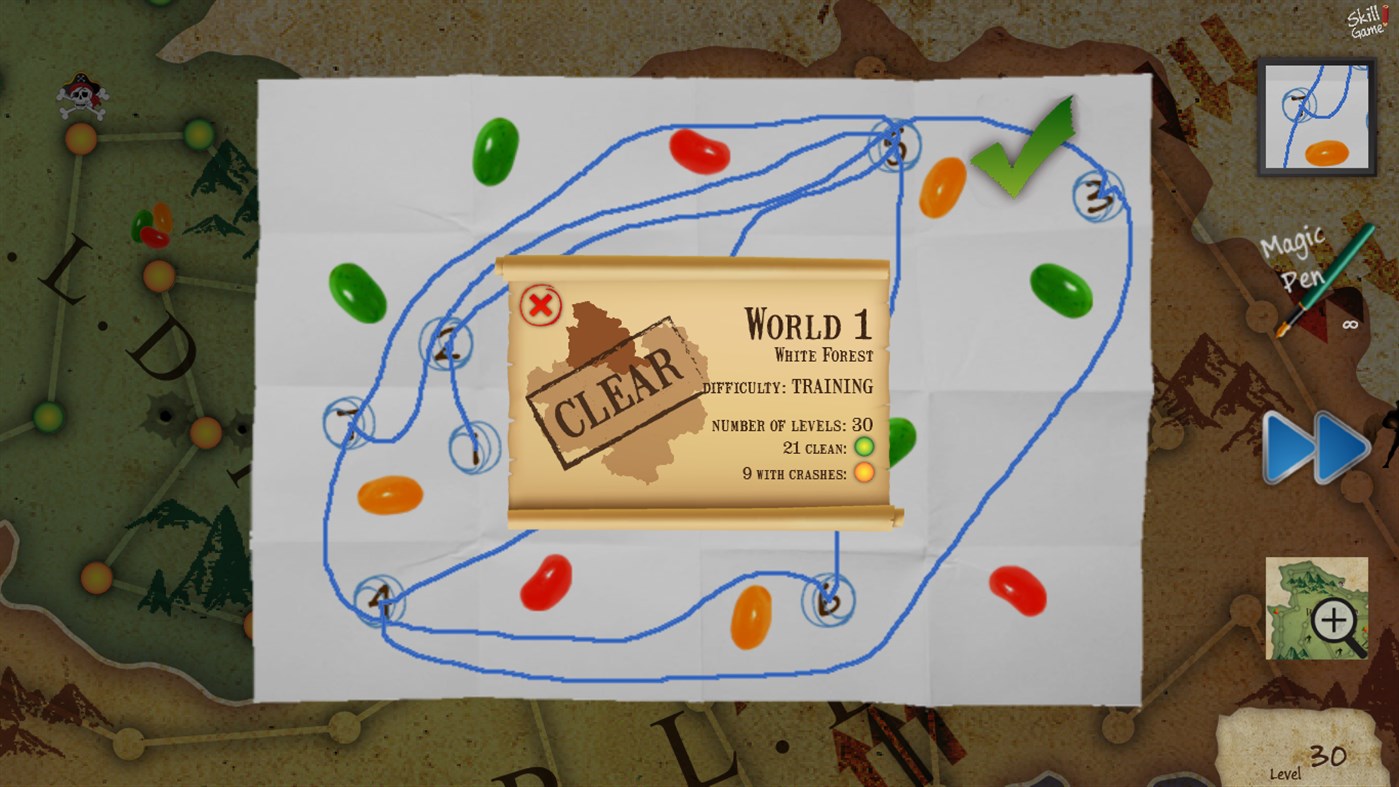The width and height of the screenshot is (1399, 787).
Task: Click the green bean beside '21 clean'
Action: tap(862, 447)
